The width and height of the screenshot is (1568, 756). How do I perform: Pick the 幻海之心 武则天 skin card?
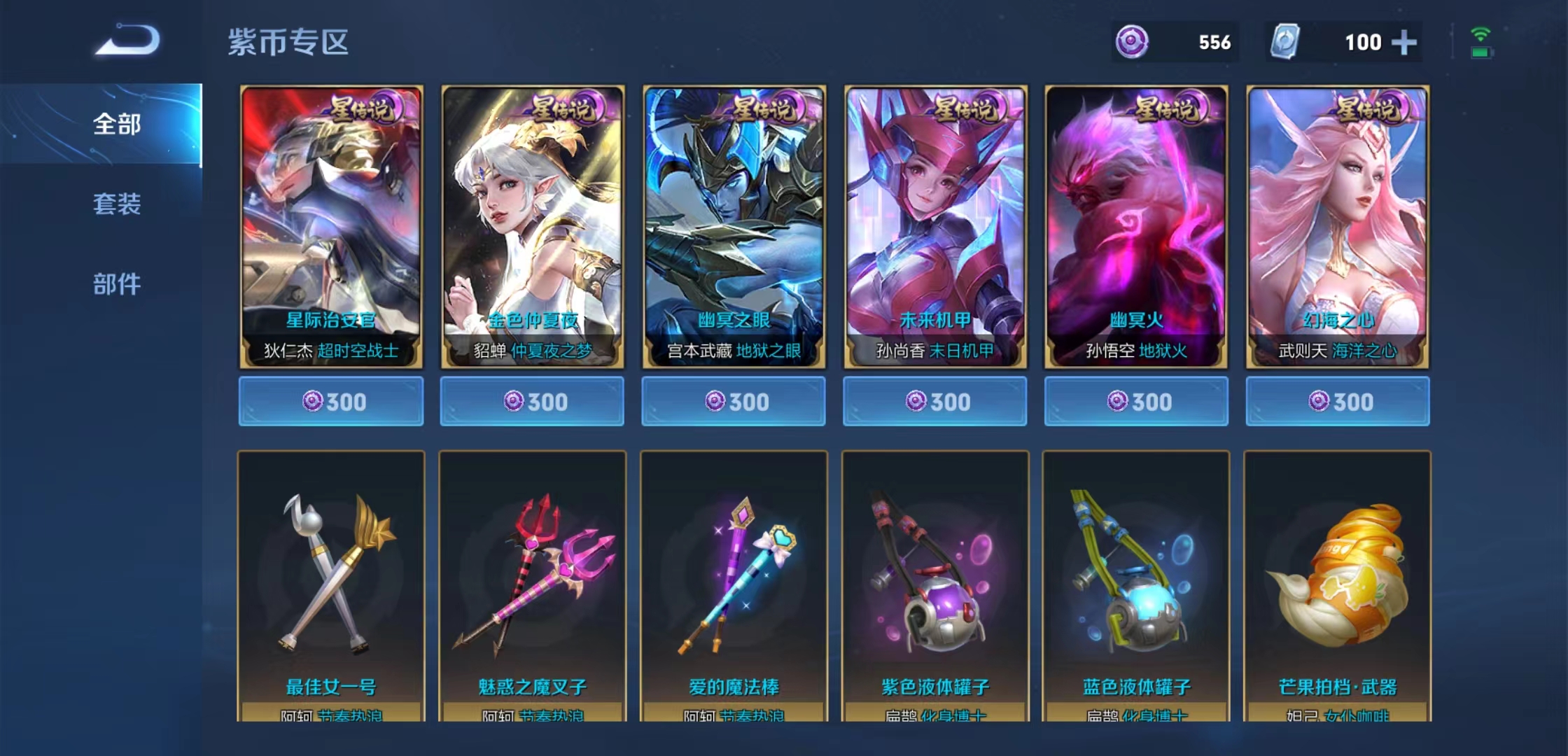1338,226
